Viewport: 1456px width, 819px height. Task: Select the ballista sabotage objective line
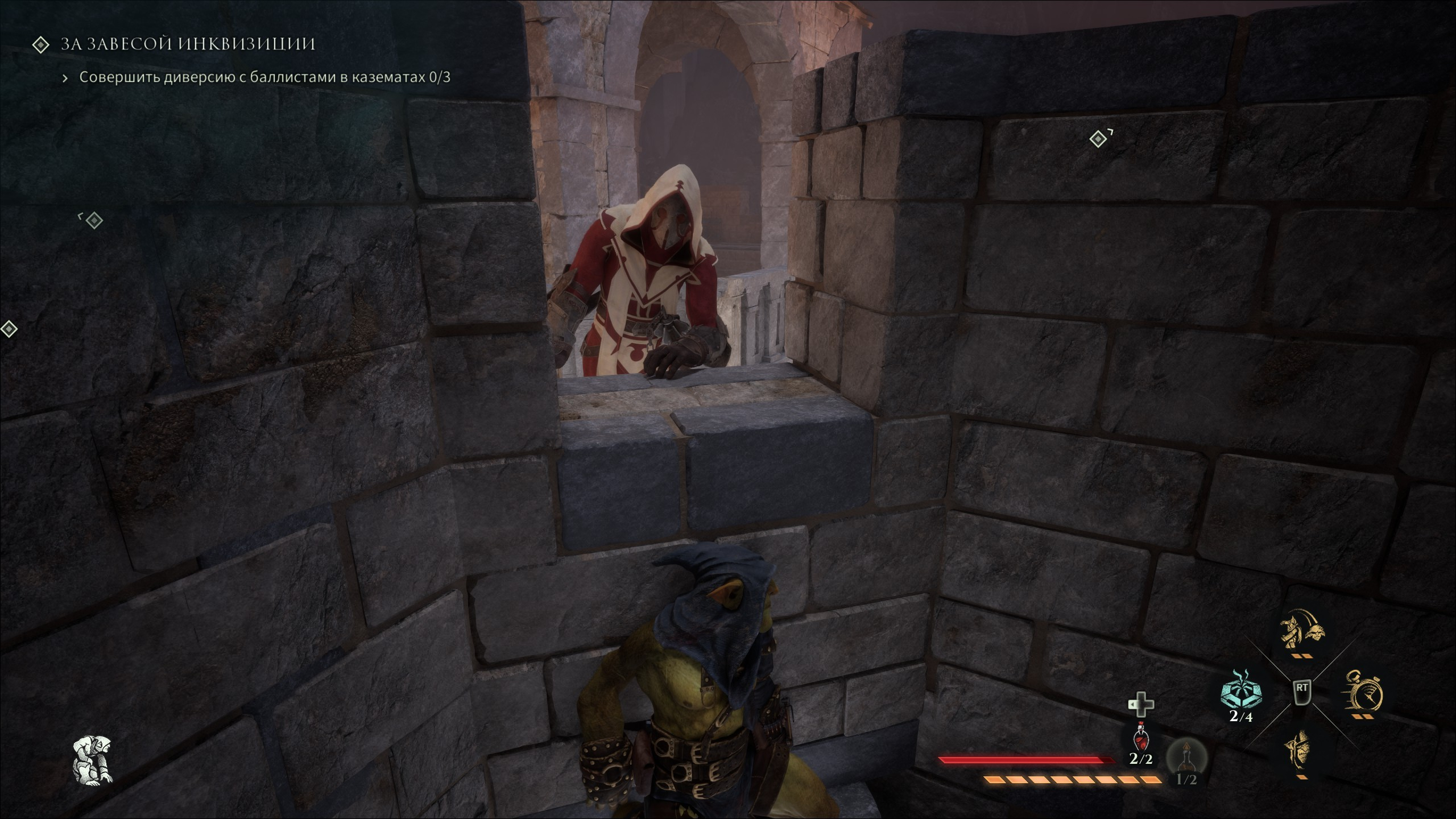click(x=264, y=77)
